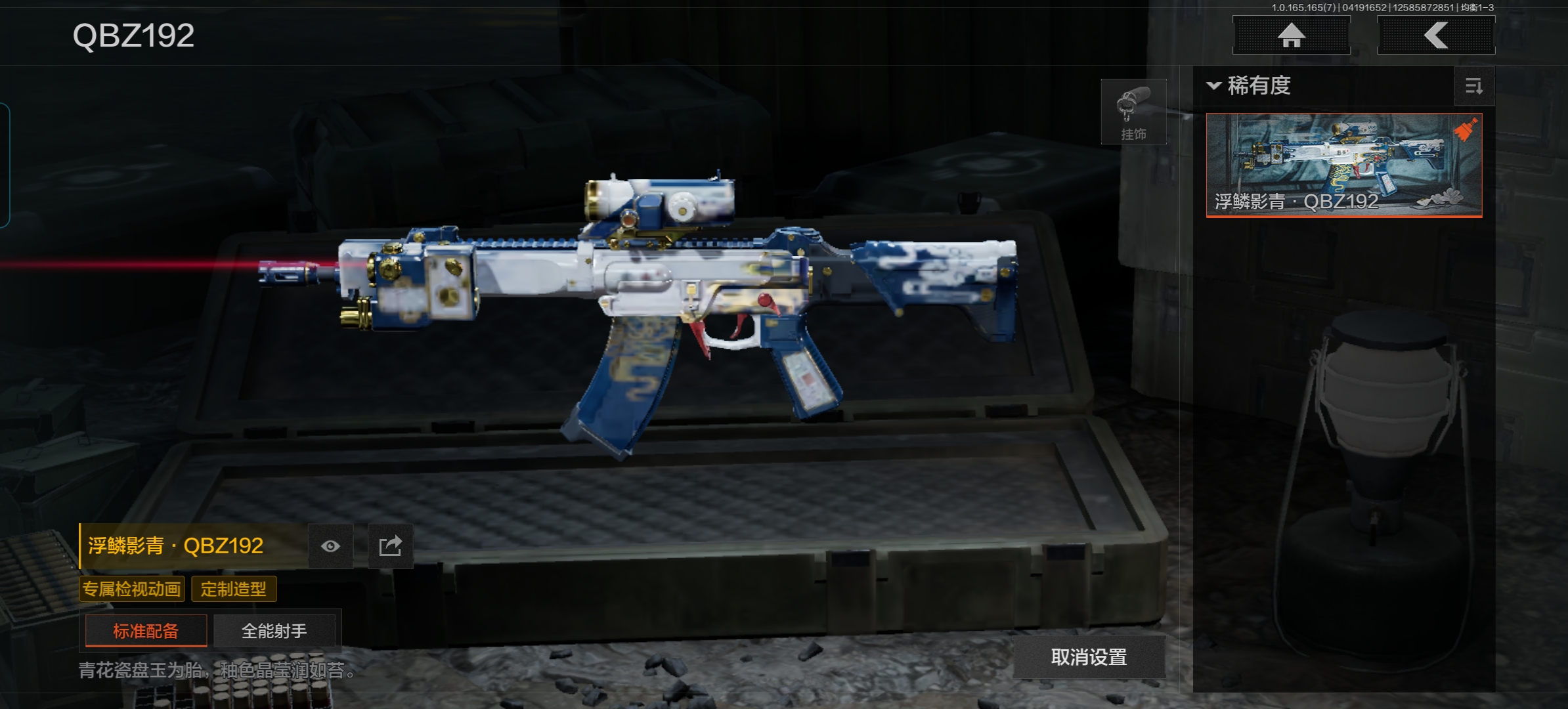Share the weapon skin
Viewport: 1568px width, 709px height.
pos(390,546)
